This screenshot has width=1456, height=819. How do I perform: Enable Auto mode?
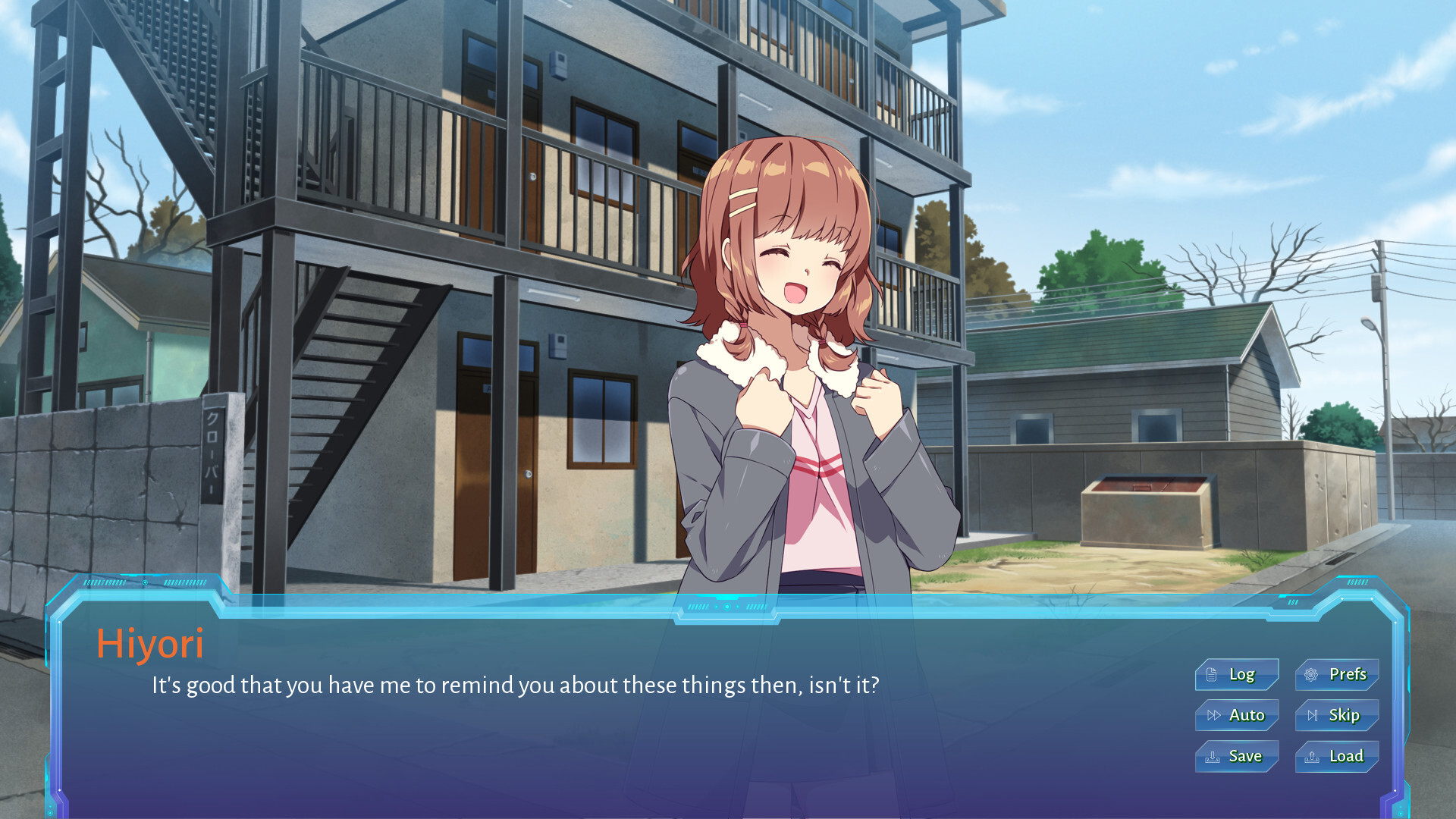(1237, 715)
